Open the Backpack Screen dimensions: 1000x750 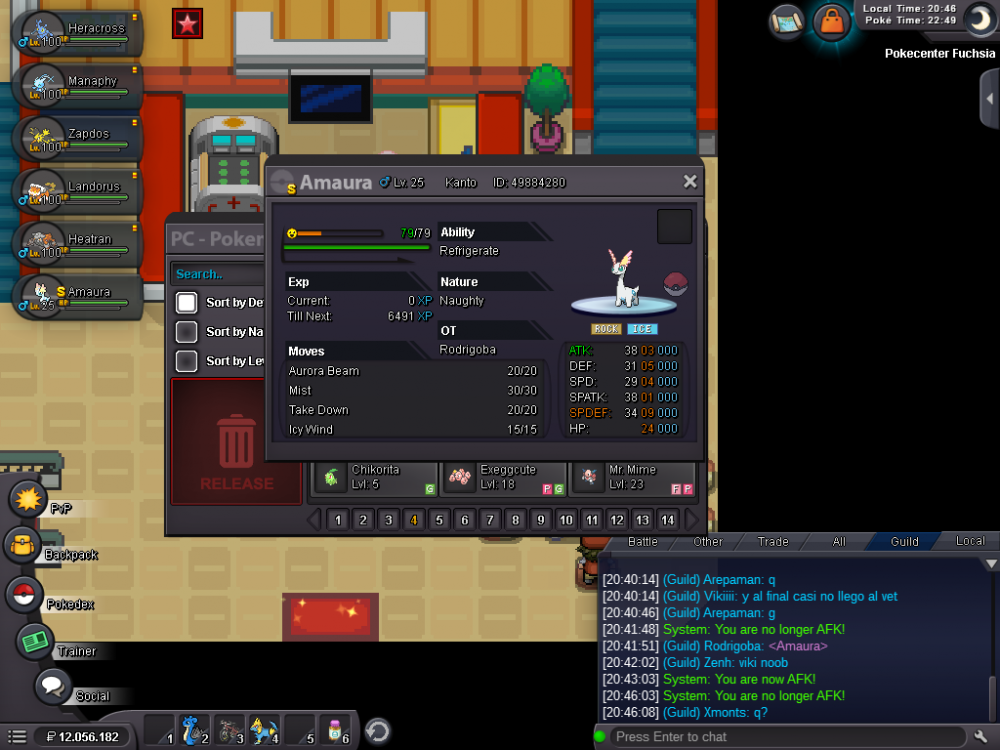(x=22, y=546)
